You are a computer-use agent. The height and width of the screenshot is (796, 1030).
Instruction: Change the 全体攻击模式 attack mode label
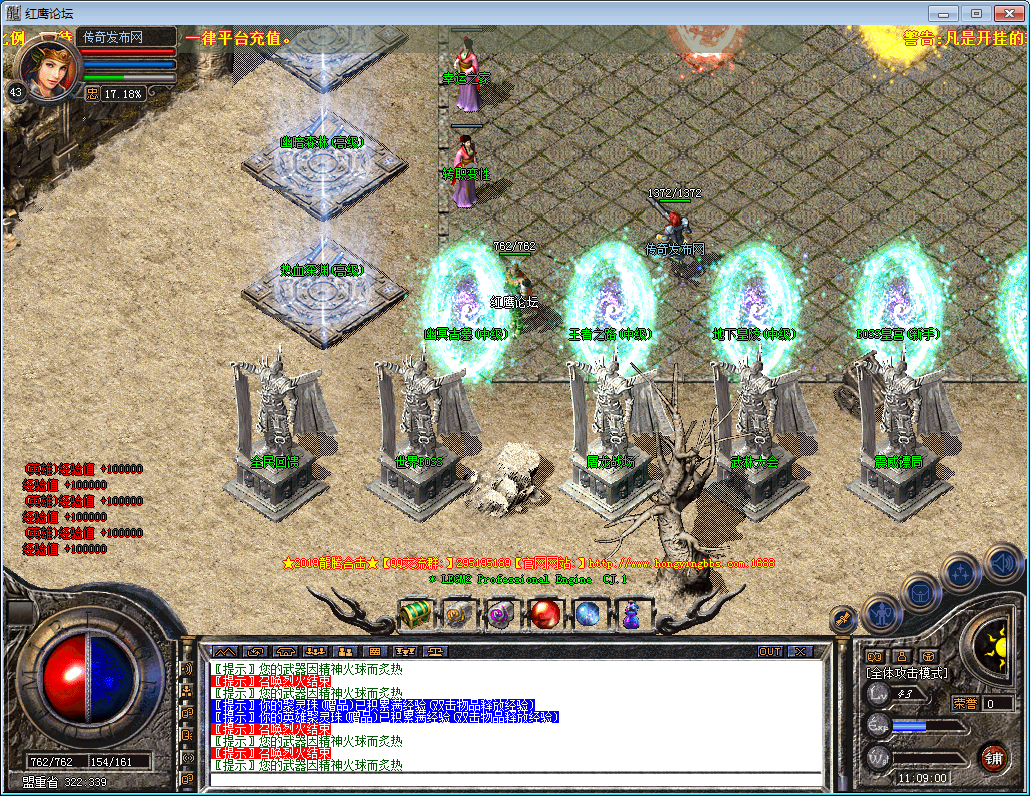tap(908, 673)
